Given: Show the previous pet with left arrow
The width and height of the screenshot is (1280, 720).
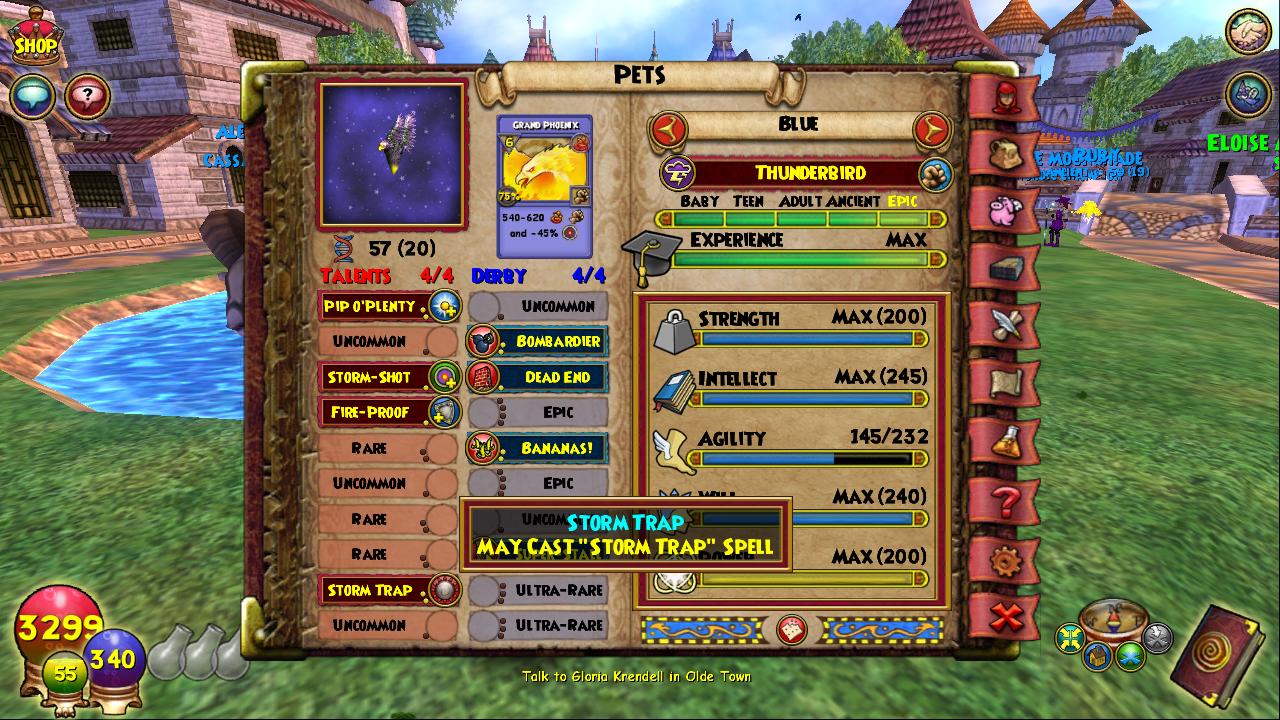Looking at the screenshot, I should [667, 129].
